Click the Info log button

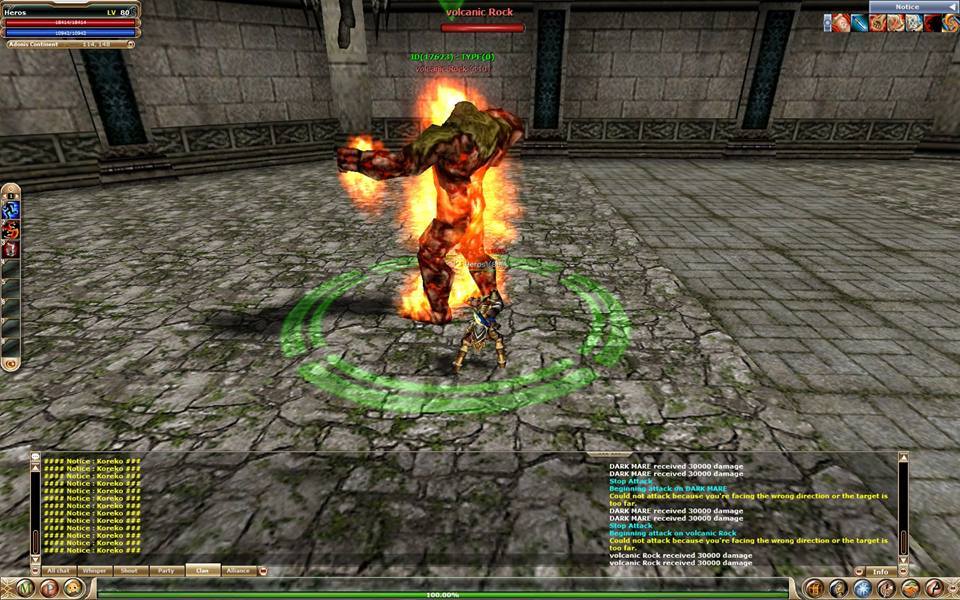[x=881, y=572]
